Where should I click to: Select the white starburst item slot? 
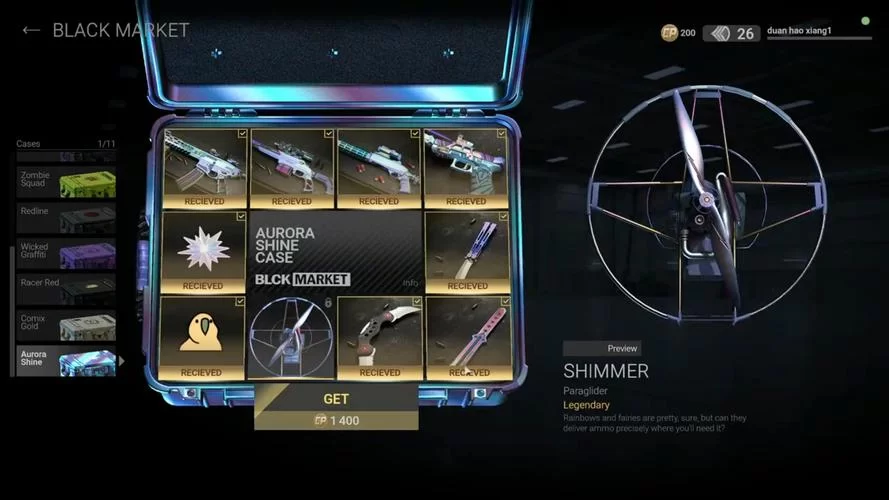(x=203, y=250)
